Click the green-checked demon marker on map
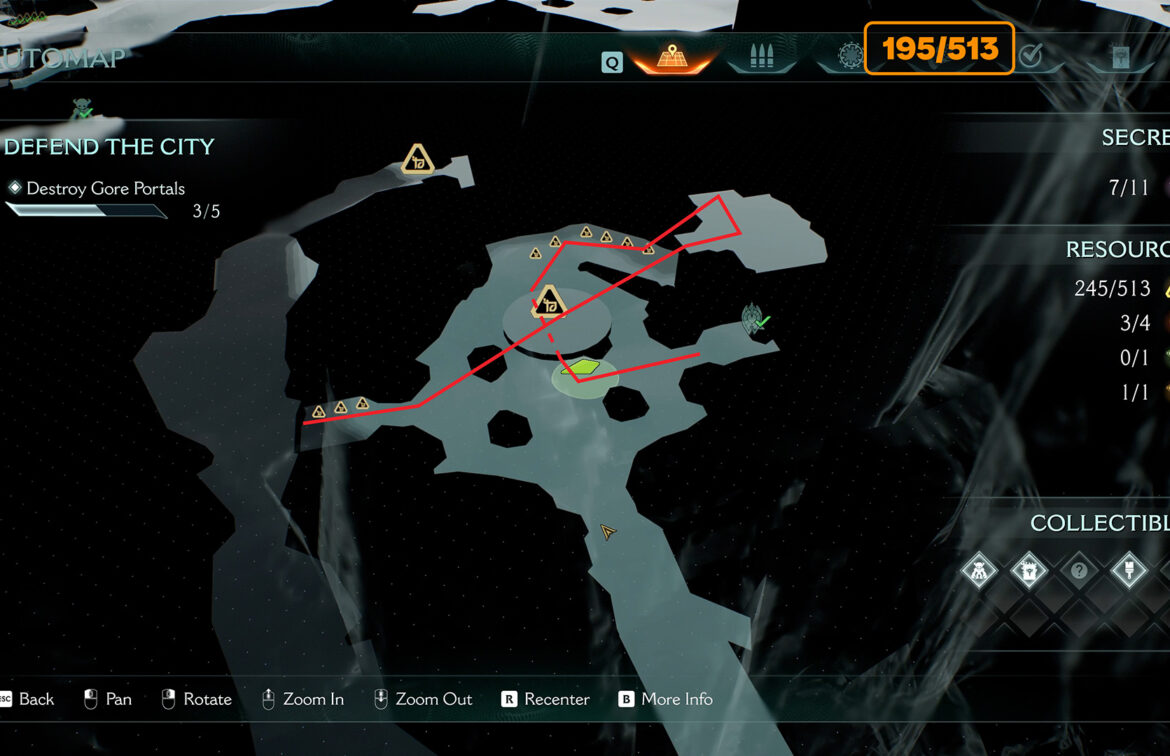Image resolution: width=1170 pixels, height=756 pixels. (x=755, y=320)
